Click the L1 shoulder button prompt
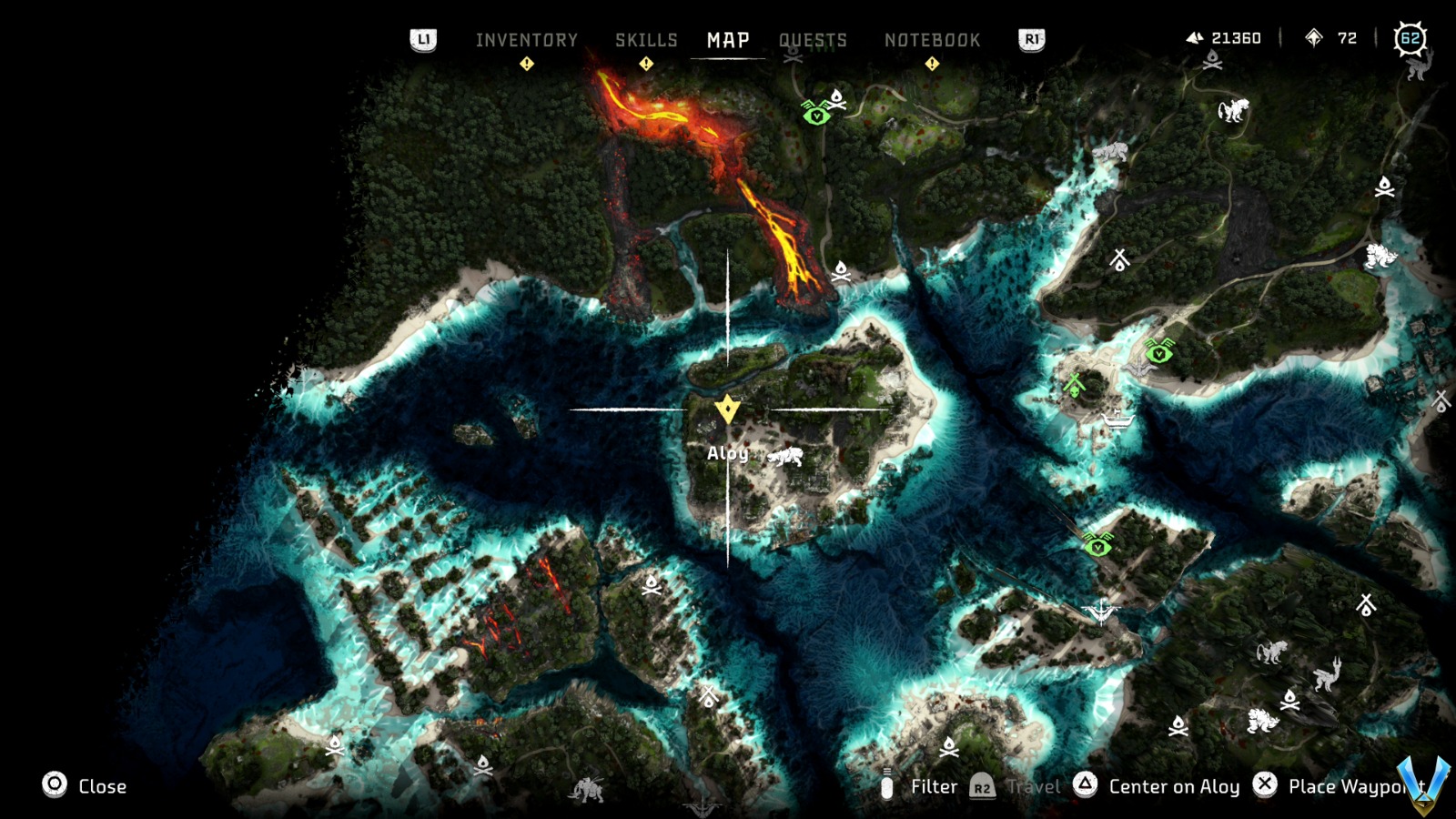This screenshot has height=819, width=1456. pos(424,39)
